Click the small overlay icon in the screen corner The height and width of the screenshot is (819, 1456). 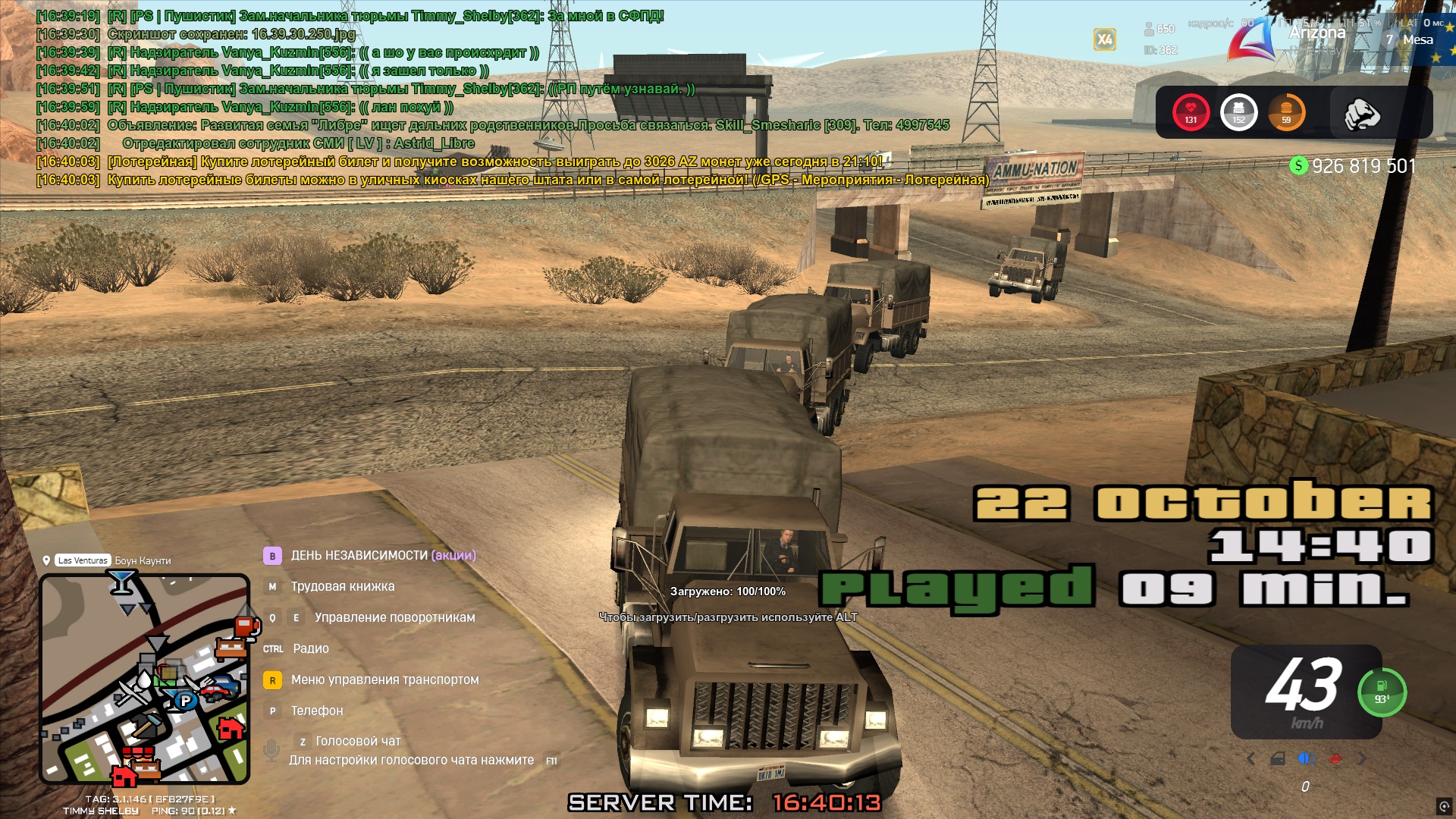[x=1444, y=806]
